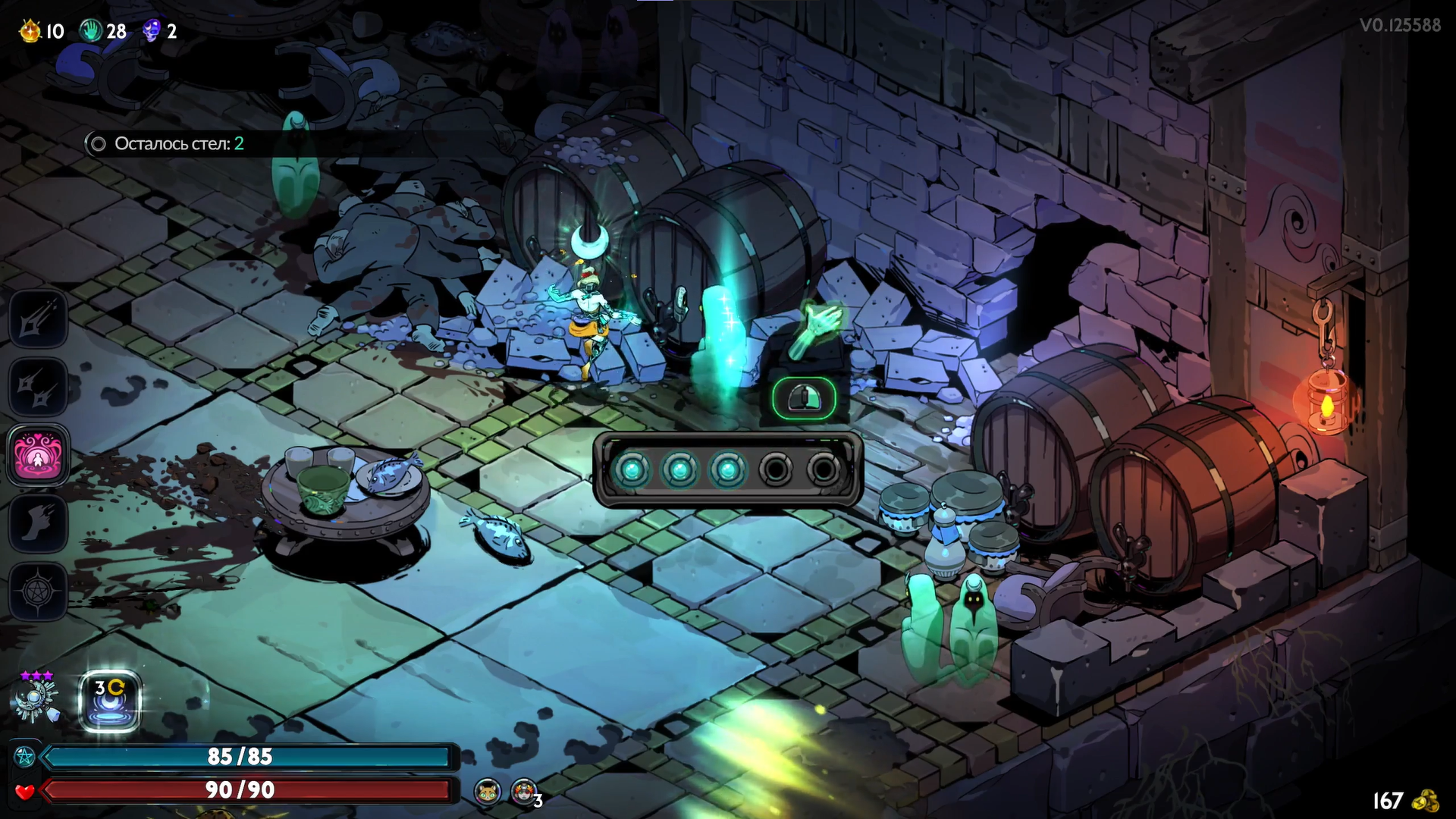The image size is (1456, 819).
Task: Click the green hand resource icon
Action: point(91,31)
